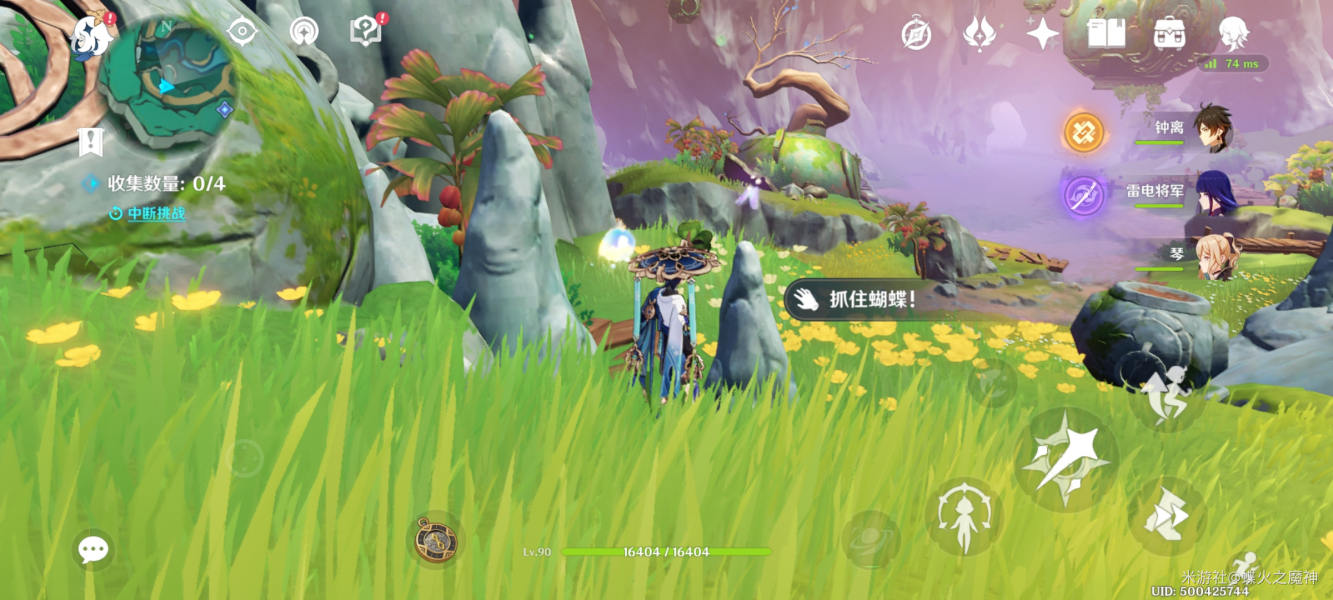Tap the jump button
This screenshot has width=1333, height=600.
point(1166,515)
